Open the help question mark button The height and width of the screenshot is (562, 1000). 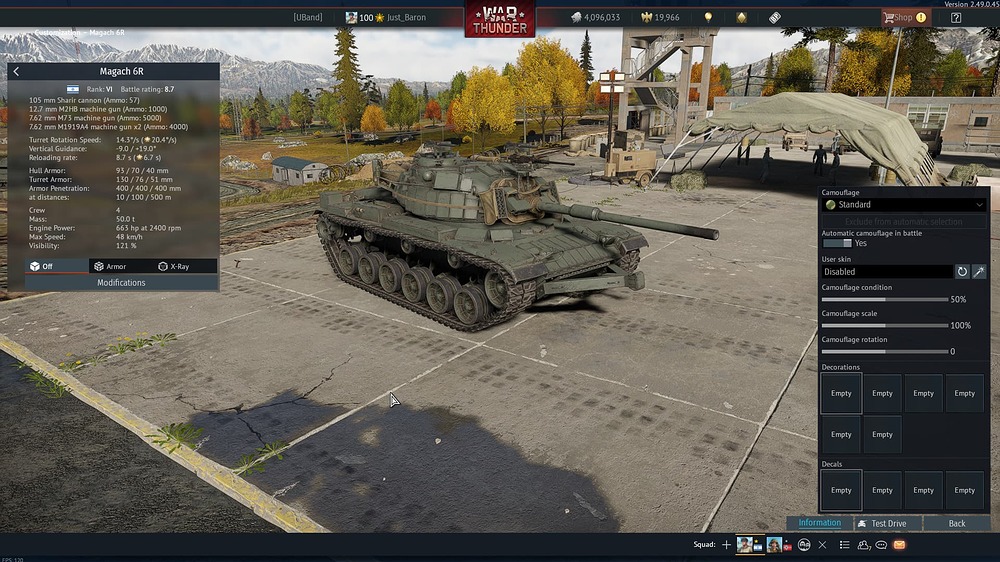pos(956,17)
